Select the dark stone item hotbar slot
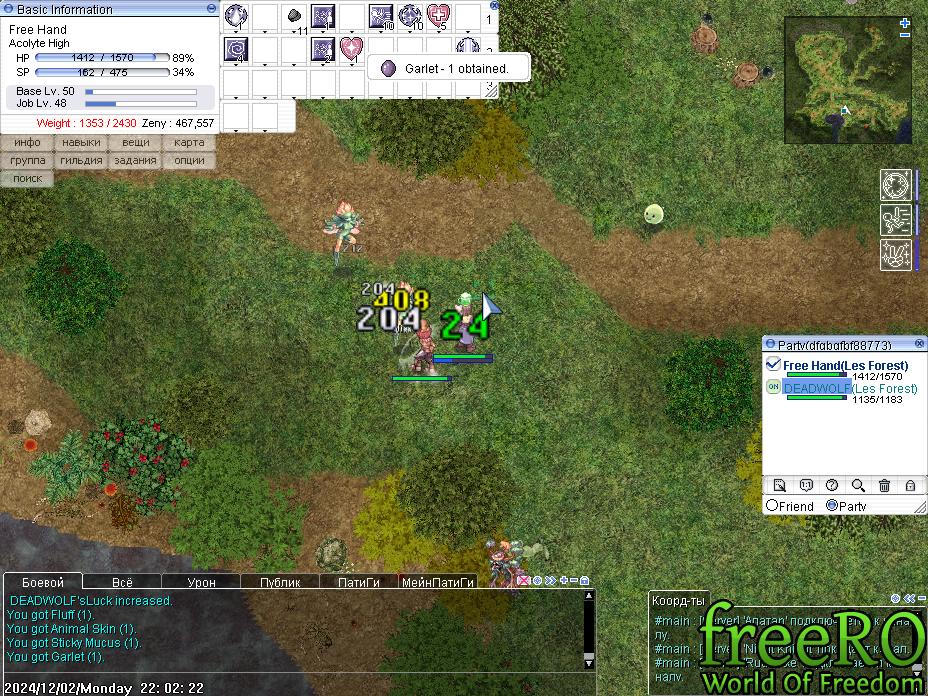 point(294,16)
